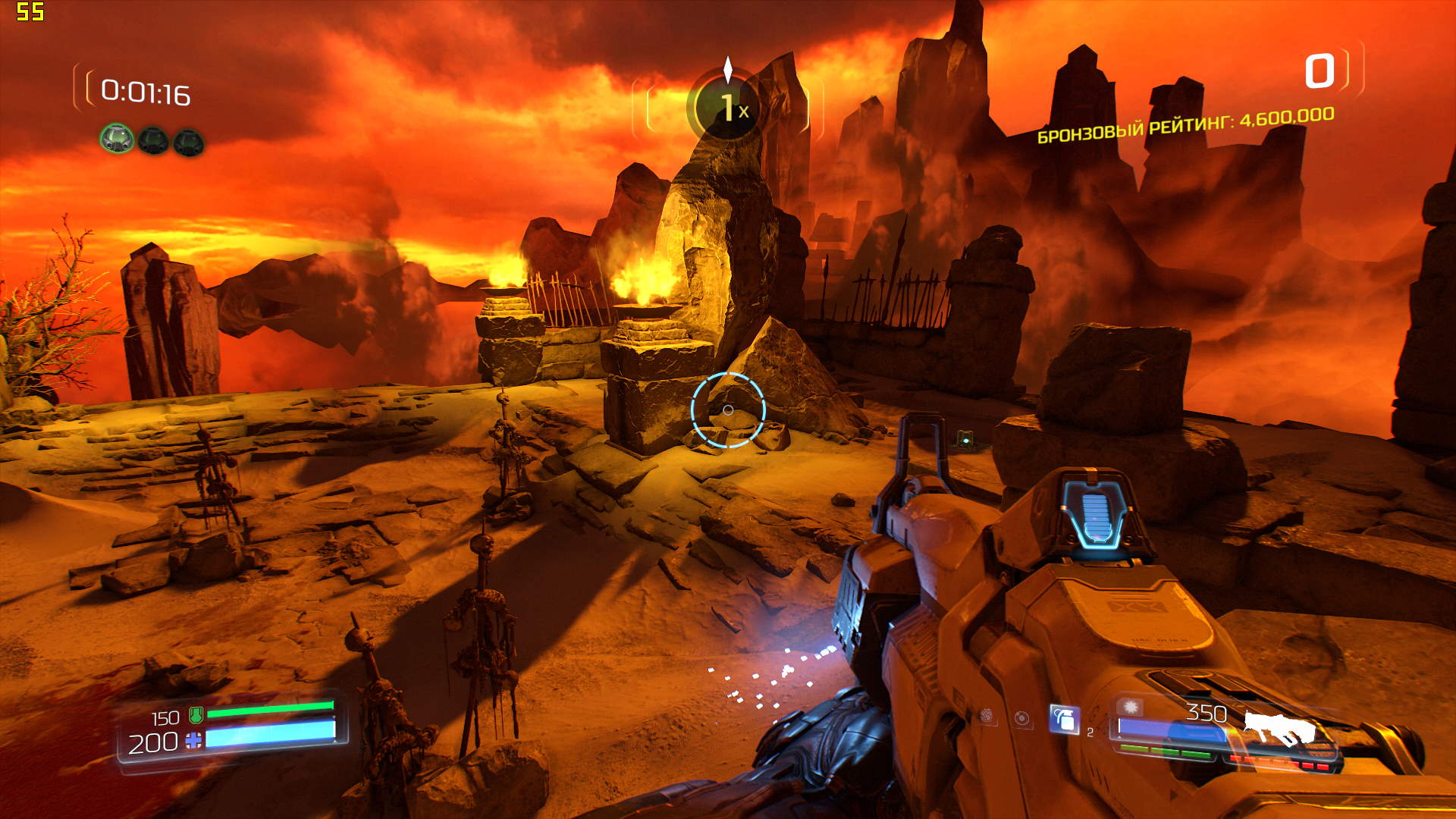
Task: Pick the dimmed siphon grenade icon
Action: click(987, 715)
